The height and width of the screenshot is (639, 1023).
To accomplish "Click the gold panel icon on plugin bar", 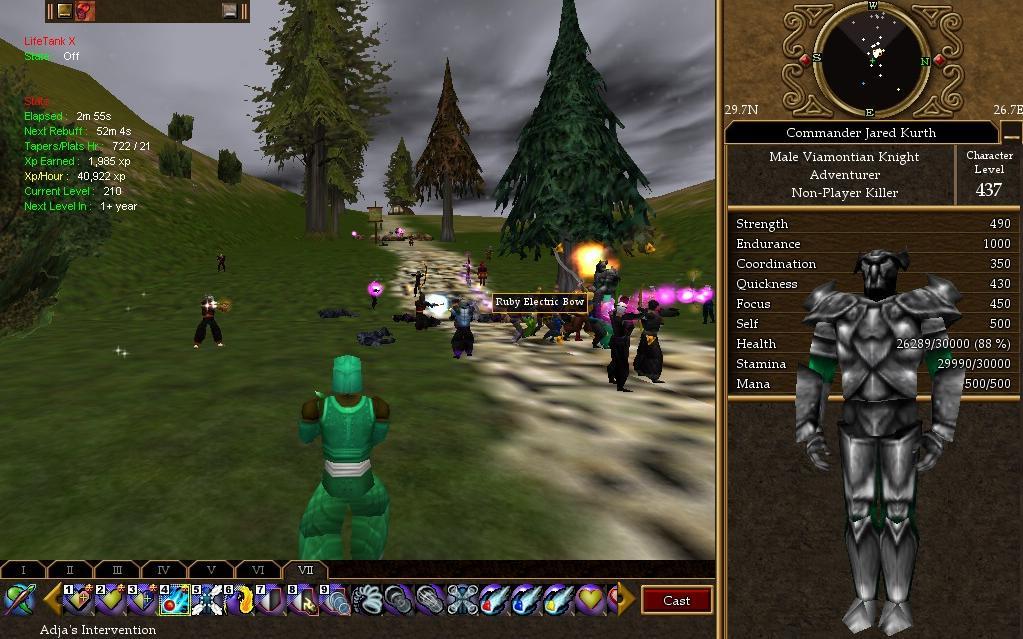I will (x=64, y=11).
